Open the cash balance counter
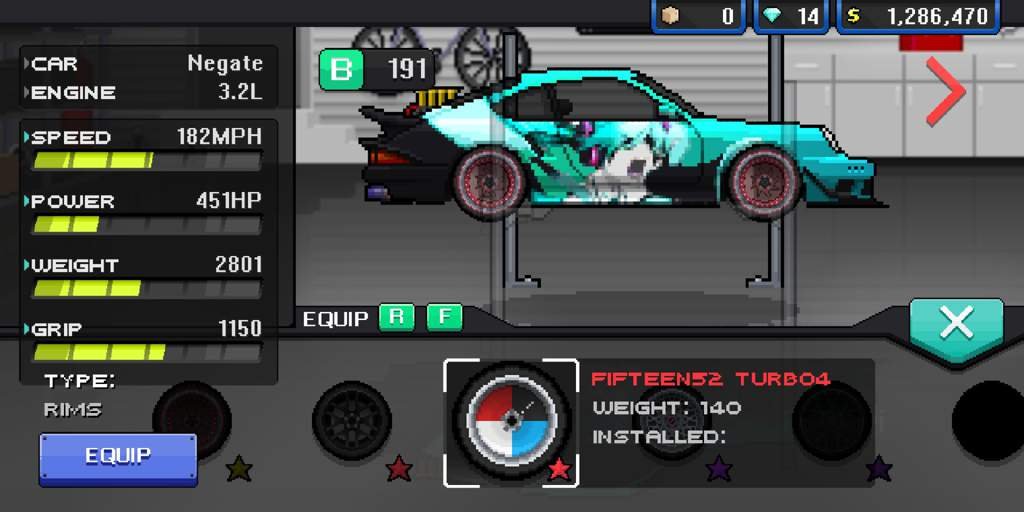The image size is (1024, 512). point(919,16)
